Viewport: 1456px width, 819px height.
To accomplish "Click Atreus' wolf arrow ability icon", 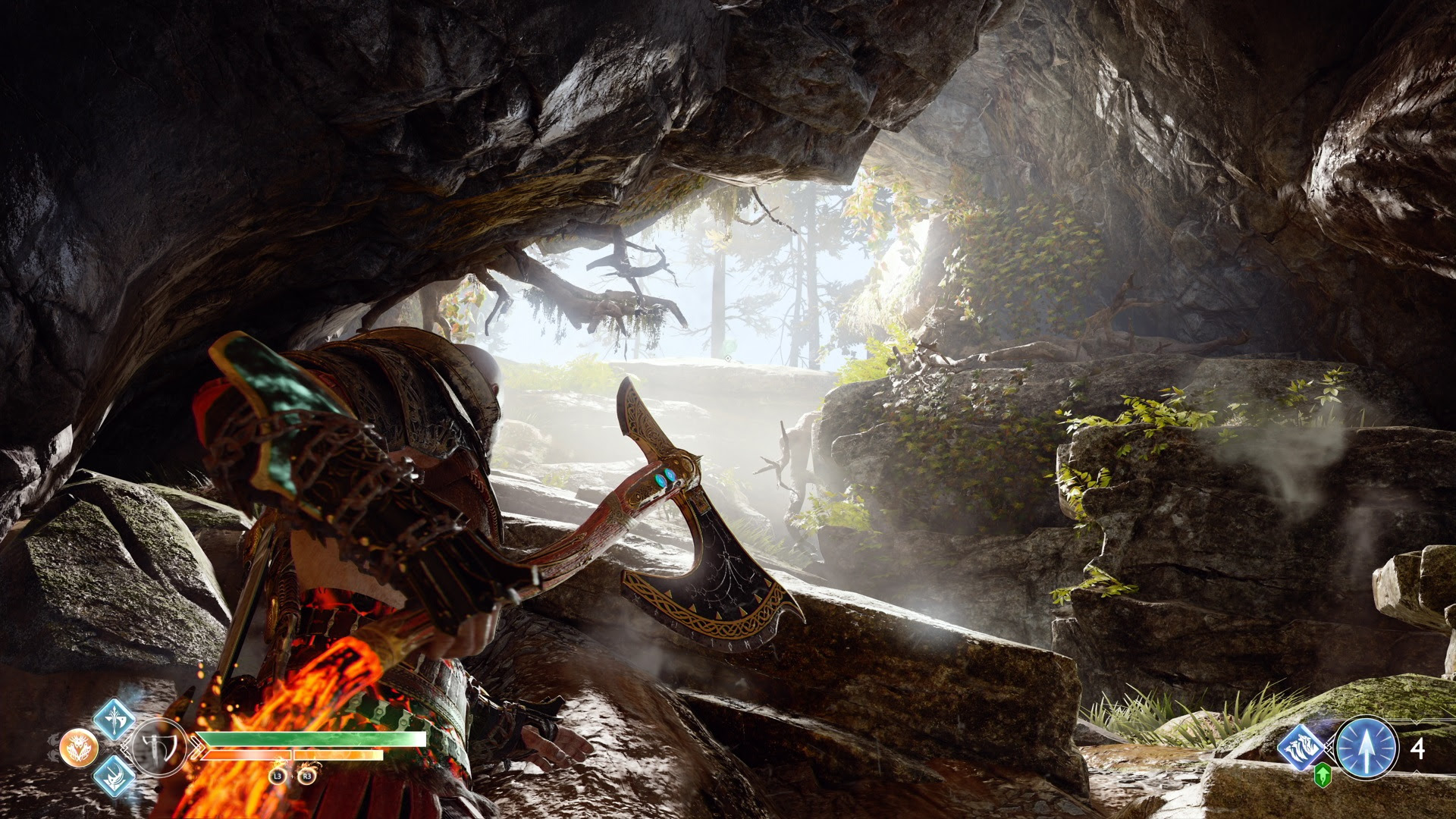I will (1301, 747).
